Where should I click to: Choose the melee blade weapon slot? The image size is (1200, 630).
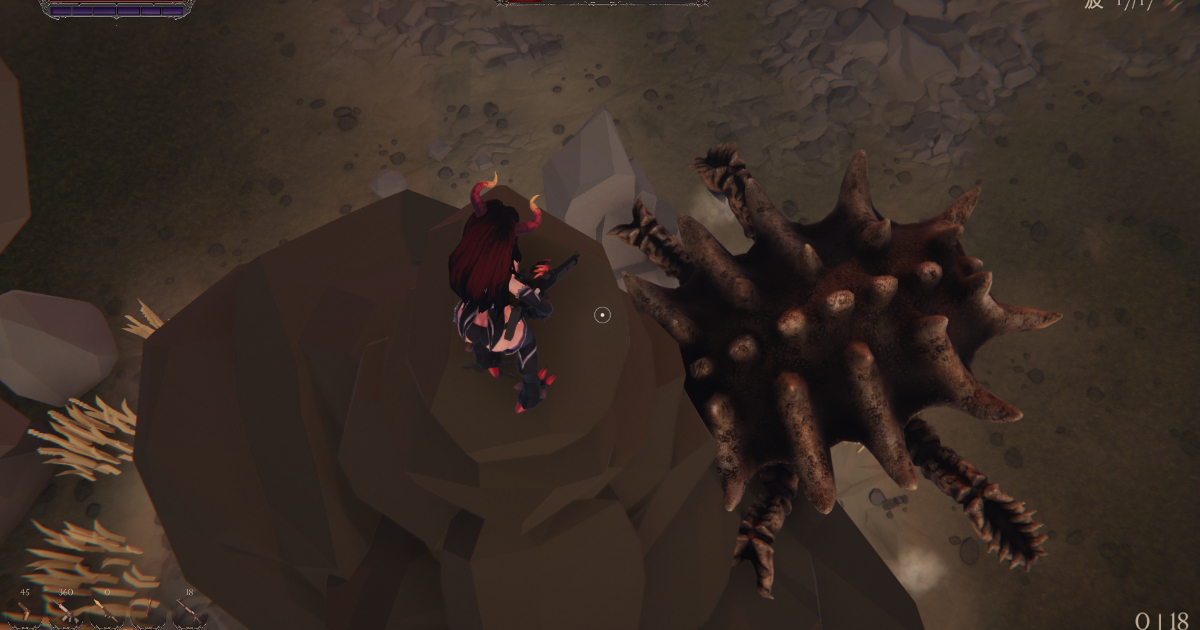148,611
